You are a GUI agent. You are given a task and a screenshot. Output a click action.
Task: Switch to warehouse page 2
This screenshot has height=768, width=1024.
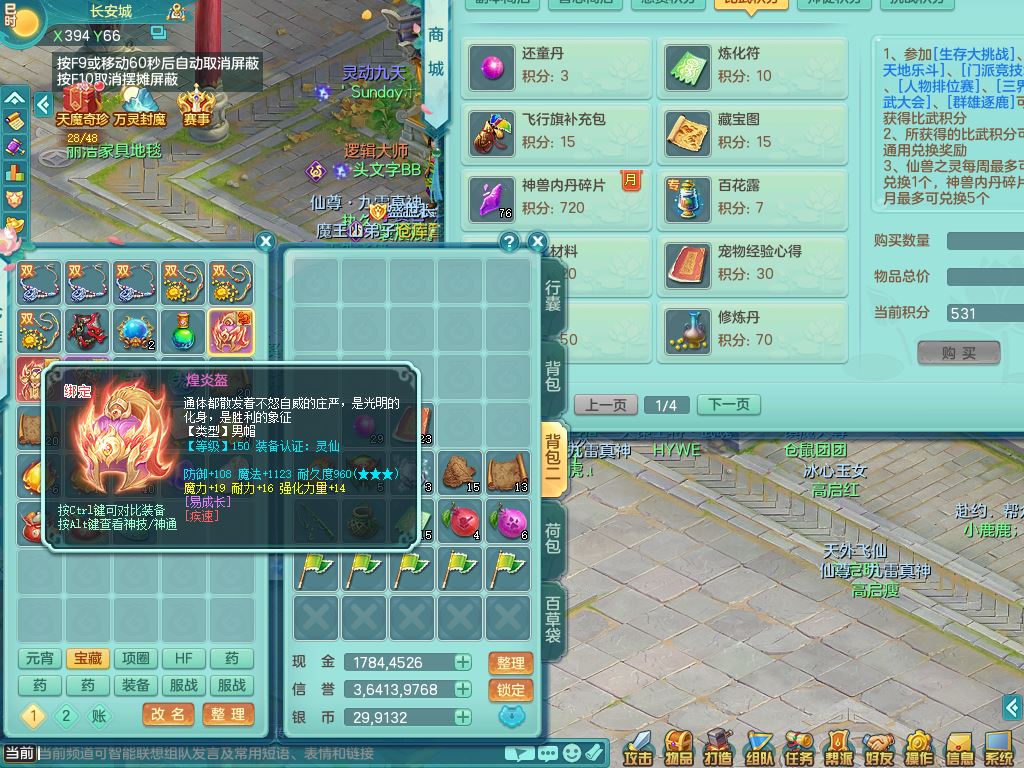pos(67,715)
